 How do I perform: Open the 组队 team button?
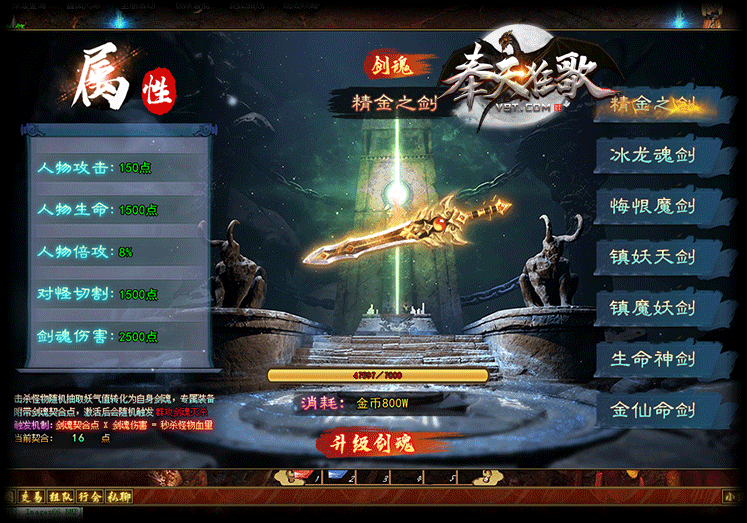coord(61,496)
